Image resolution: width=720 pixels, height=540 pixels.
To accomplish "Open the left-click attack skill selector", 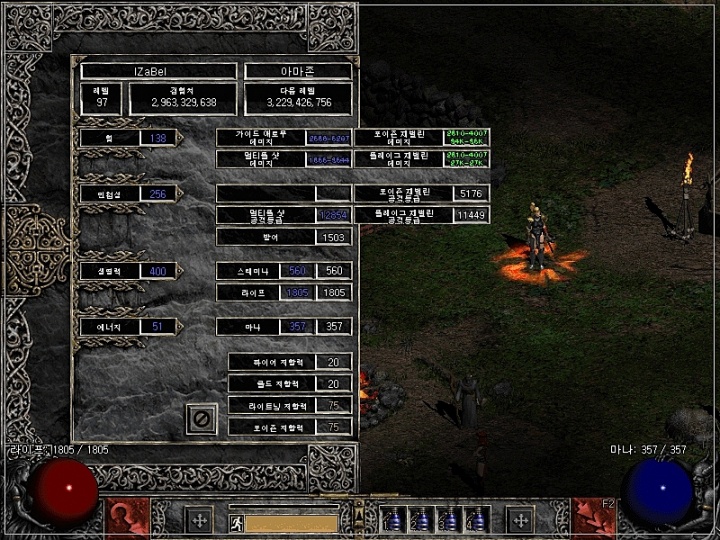I will pos(127,518).
